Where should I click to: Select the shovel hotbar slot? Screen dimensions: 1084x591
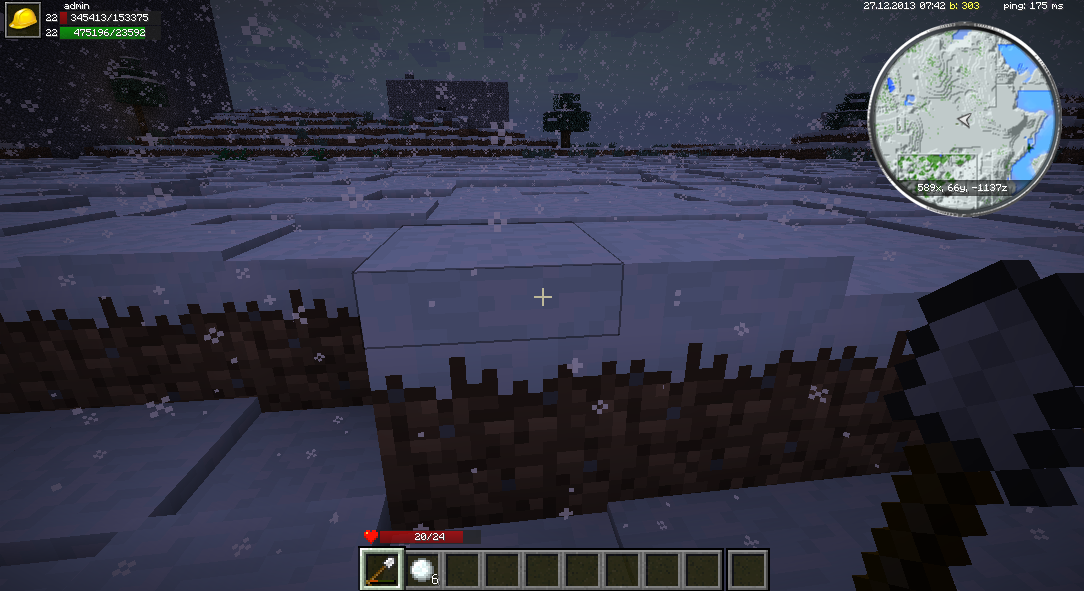click(382, 569)
